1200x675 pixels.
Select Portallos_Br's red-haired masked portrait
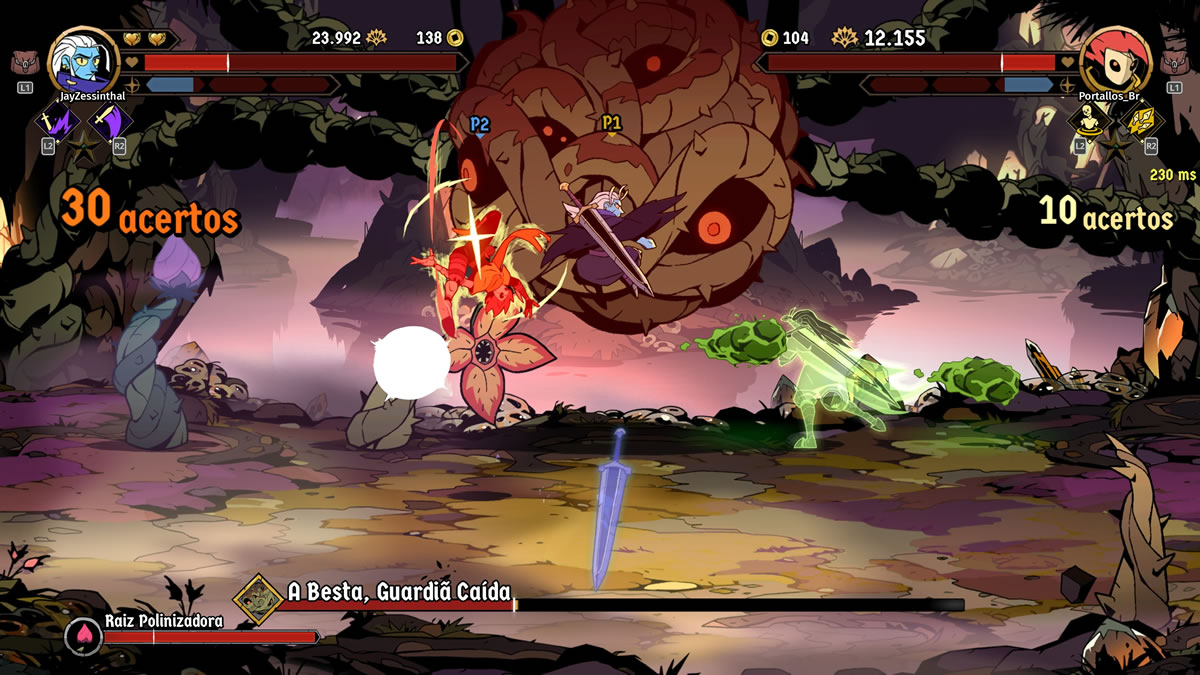[1116, 61]
